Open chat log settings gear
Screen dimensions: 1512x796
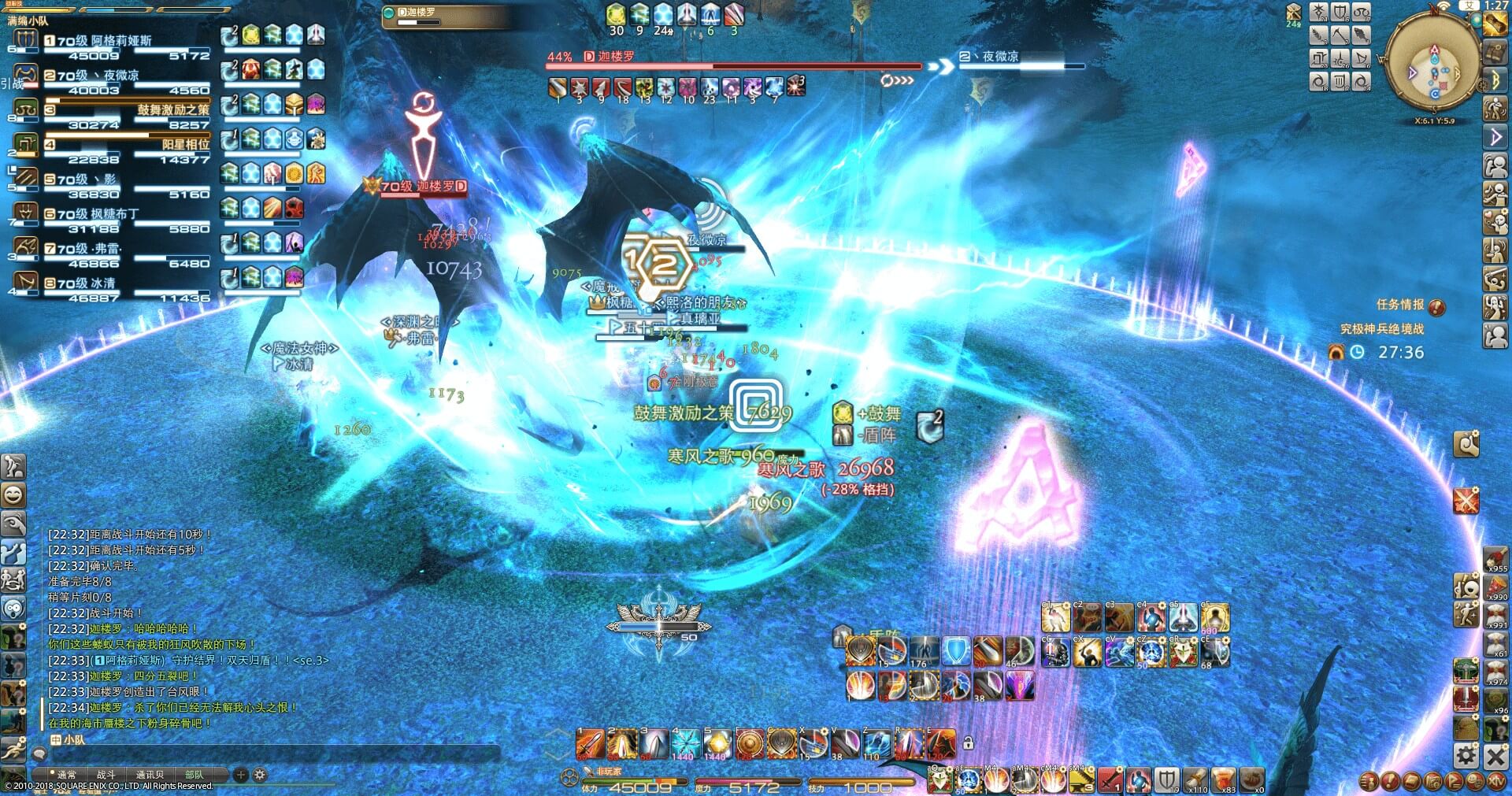[x=260, y=775]
